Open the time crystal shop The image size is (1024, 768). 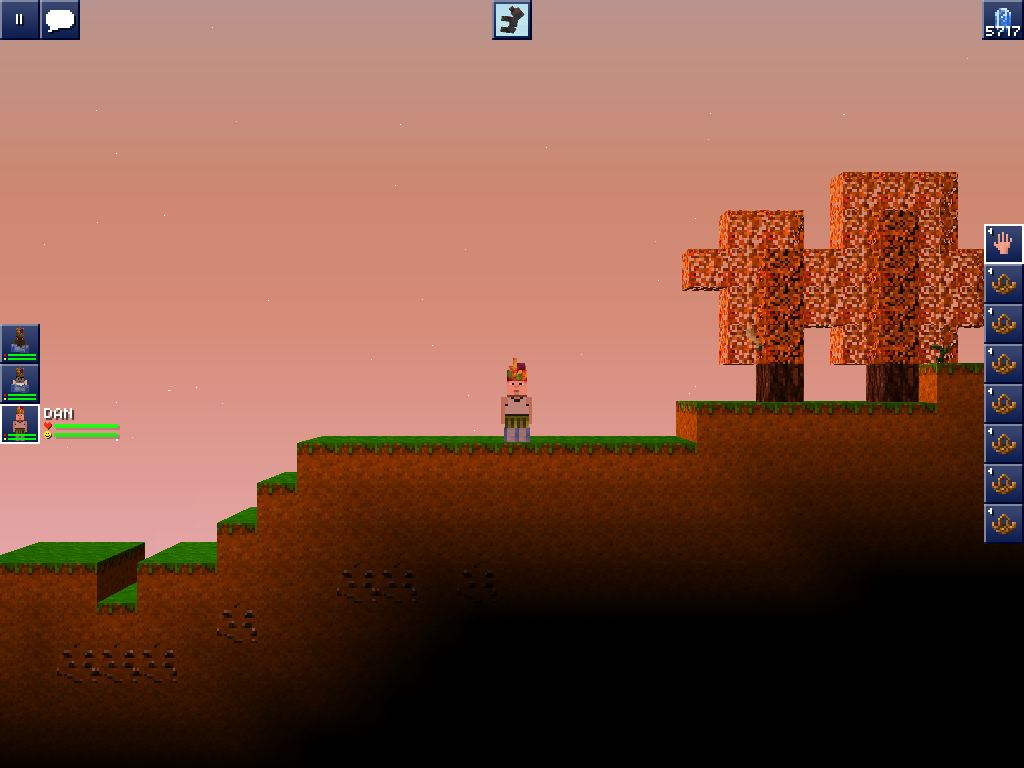click(x=1003, y=20)
